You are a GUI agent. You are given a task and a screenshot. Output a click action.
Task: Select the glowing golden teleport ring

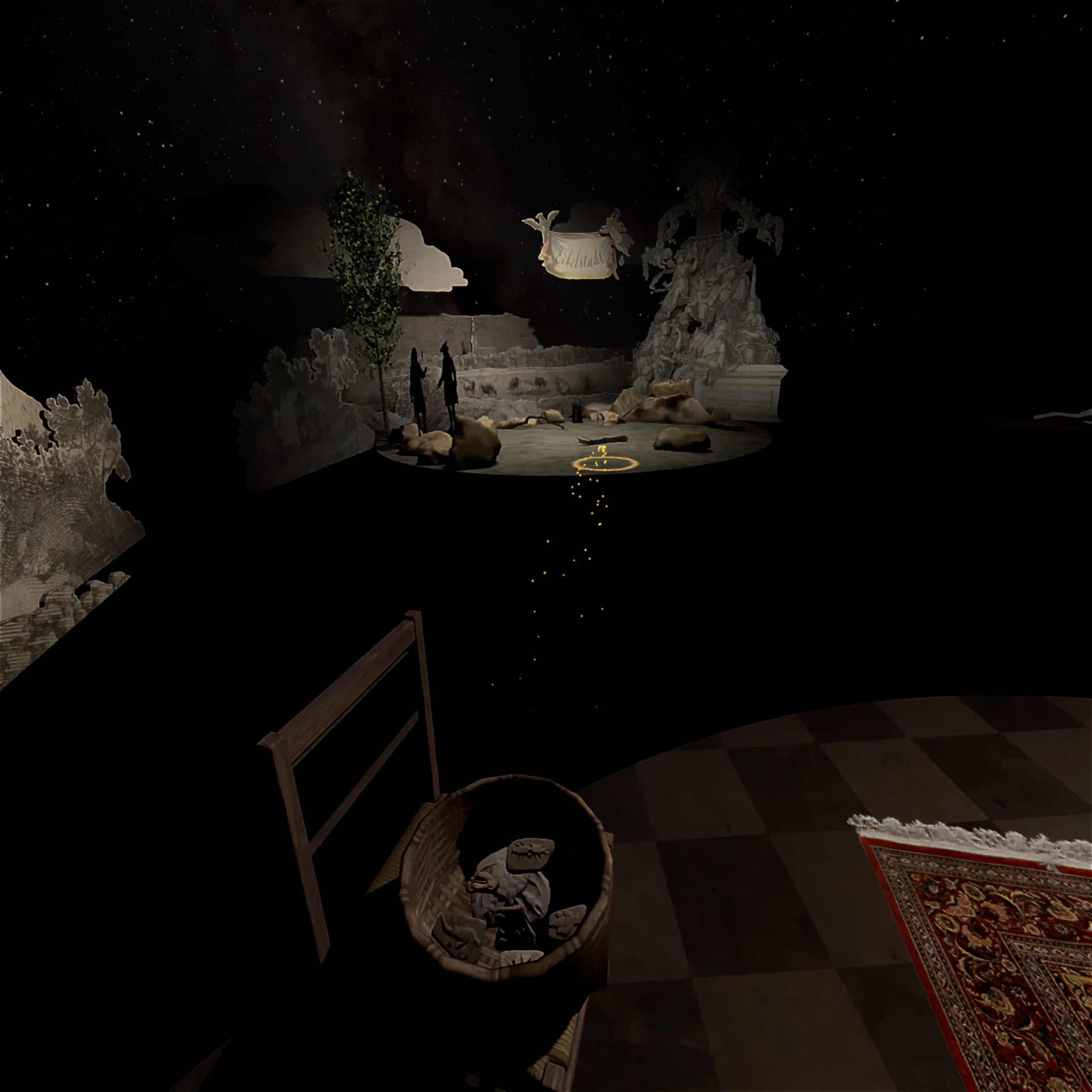(x=604, y=465)
